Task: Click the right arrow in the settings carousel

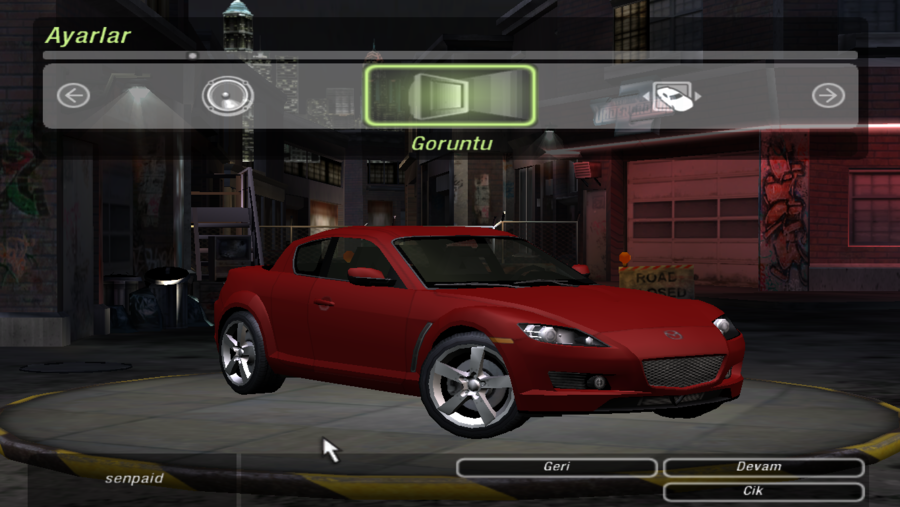Action: click(x=828, y=96)
